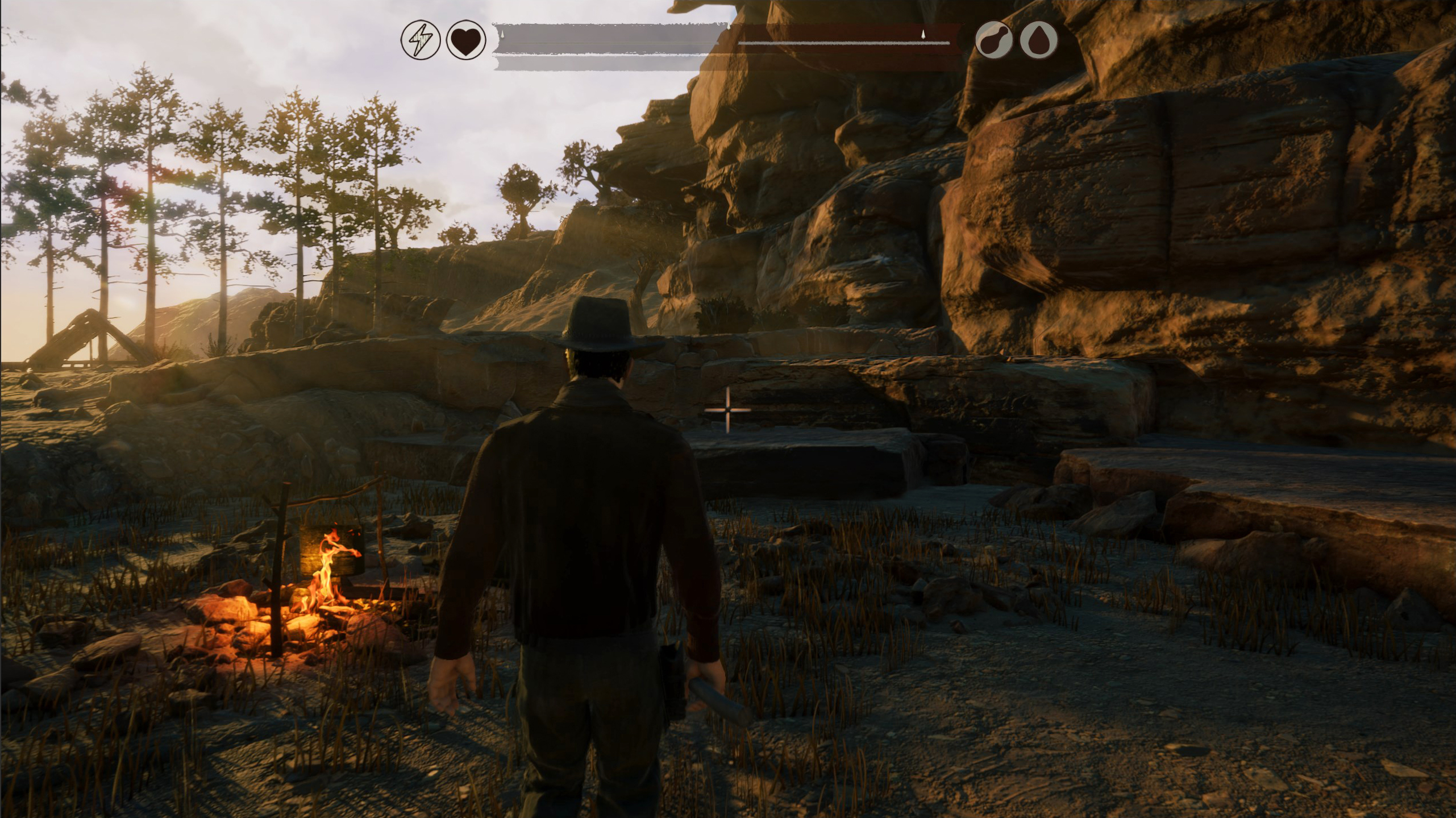
Task: Click the lightning bolt stamina icon
Action: click(421, 40)
